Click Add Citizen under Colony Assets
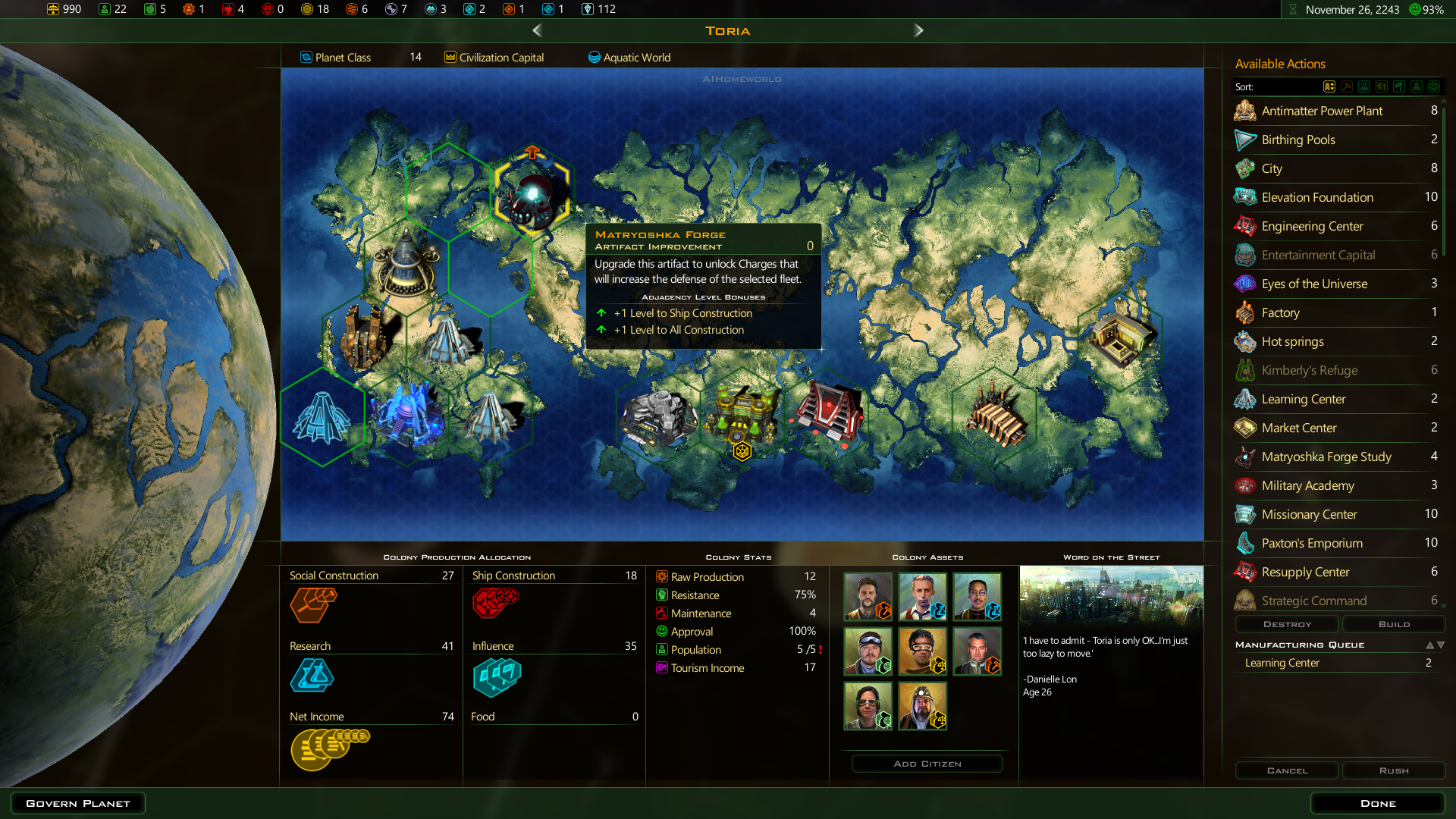This screenshot has width=1456, height=819. (x=927, y=764)
